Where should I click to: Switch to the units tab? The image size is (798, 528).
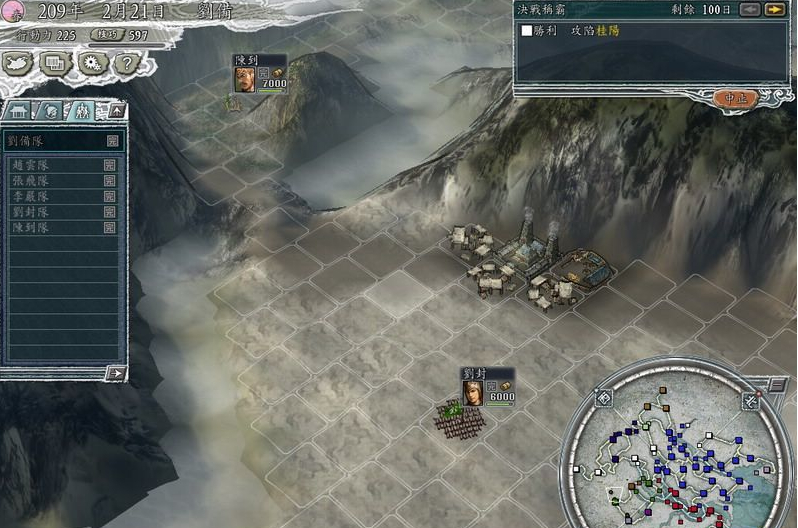tap(82, 110)
